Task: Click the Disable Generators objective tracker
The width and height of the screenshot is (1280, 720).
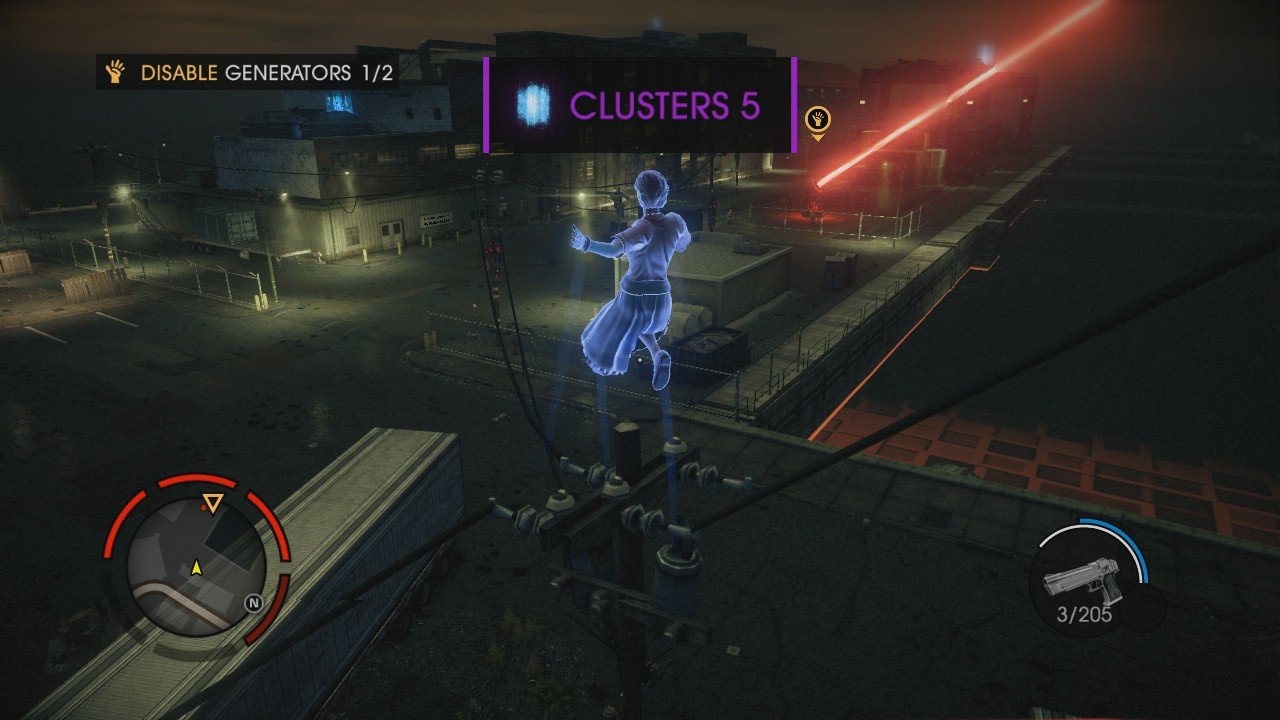Action: point(248,72)
